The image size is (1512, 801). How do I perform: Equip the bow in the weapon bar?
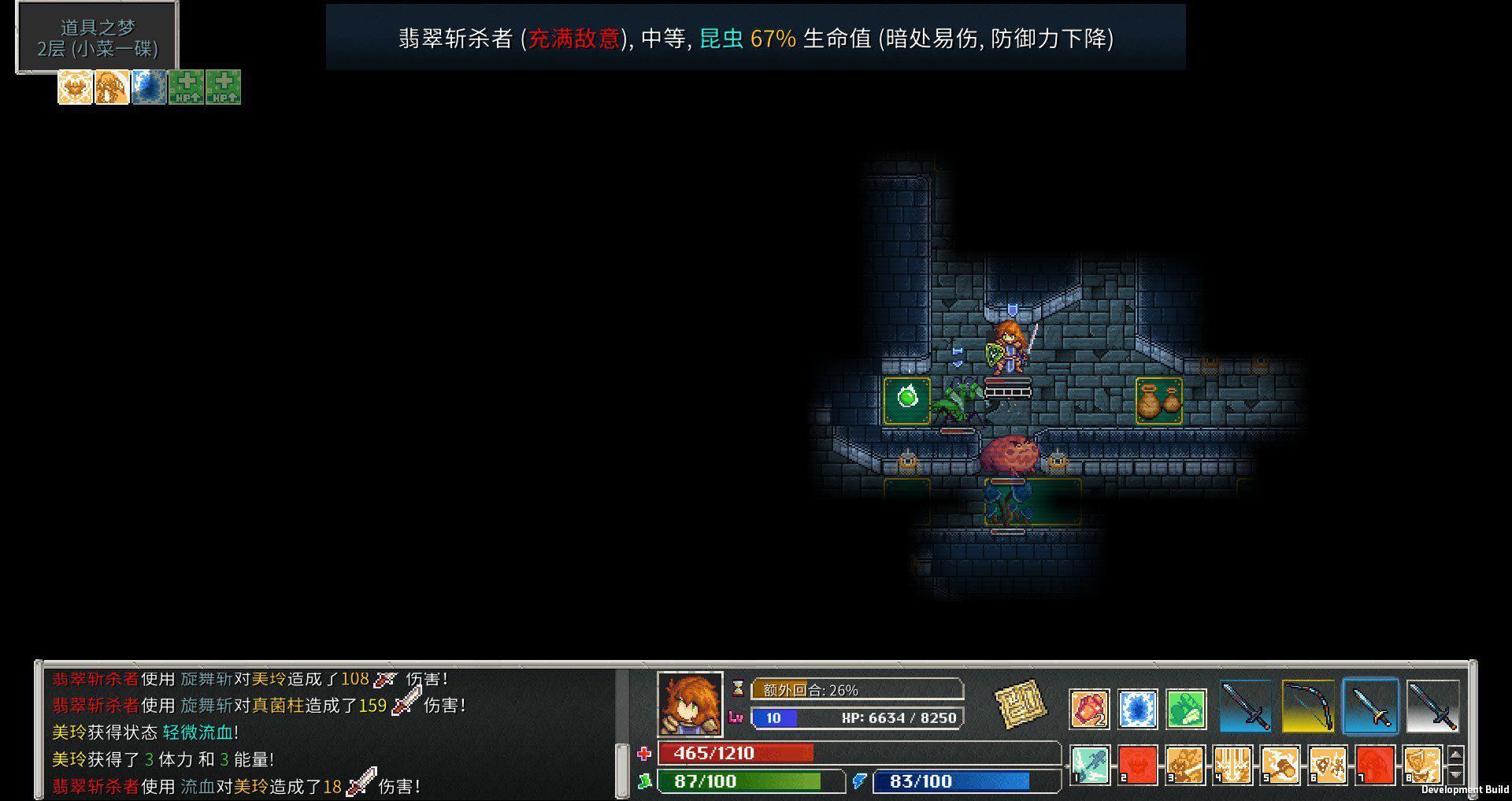click(1307, 706)
